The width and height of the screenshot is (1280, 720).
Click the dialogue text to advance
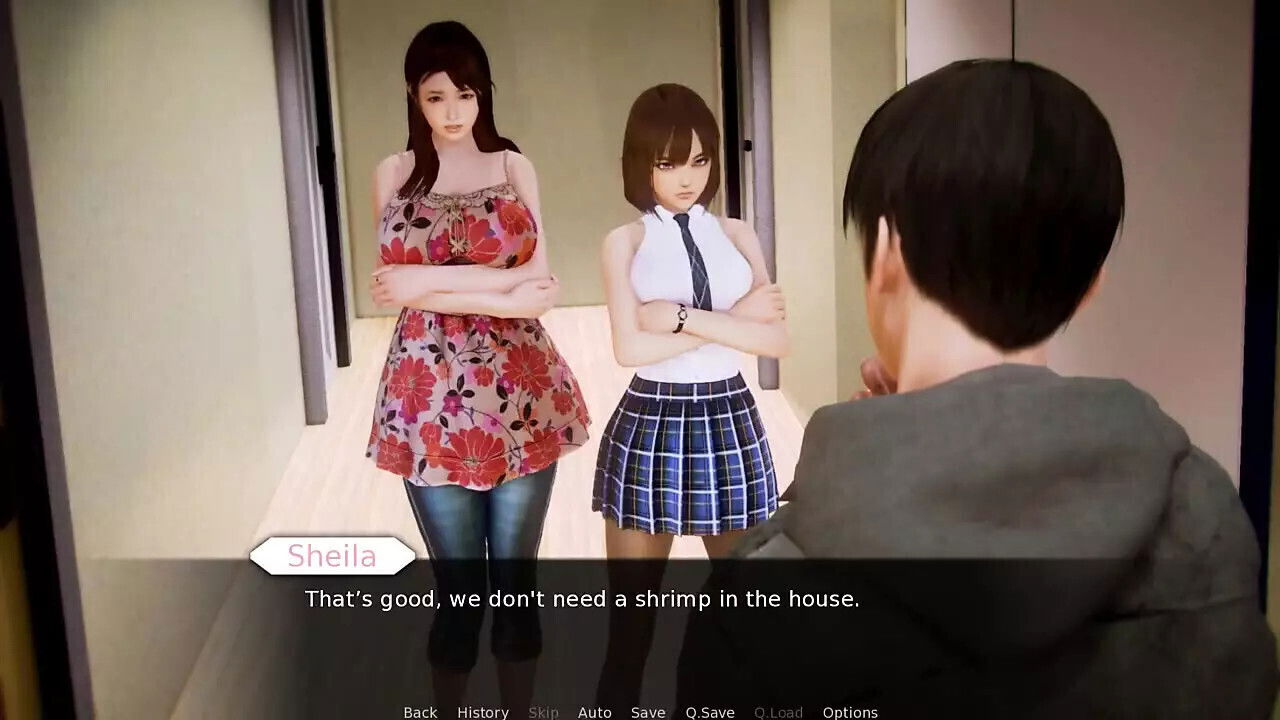[x=583, y=600]
